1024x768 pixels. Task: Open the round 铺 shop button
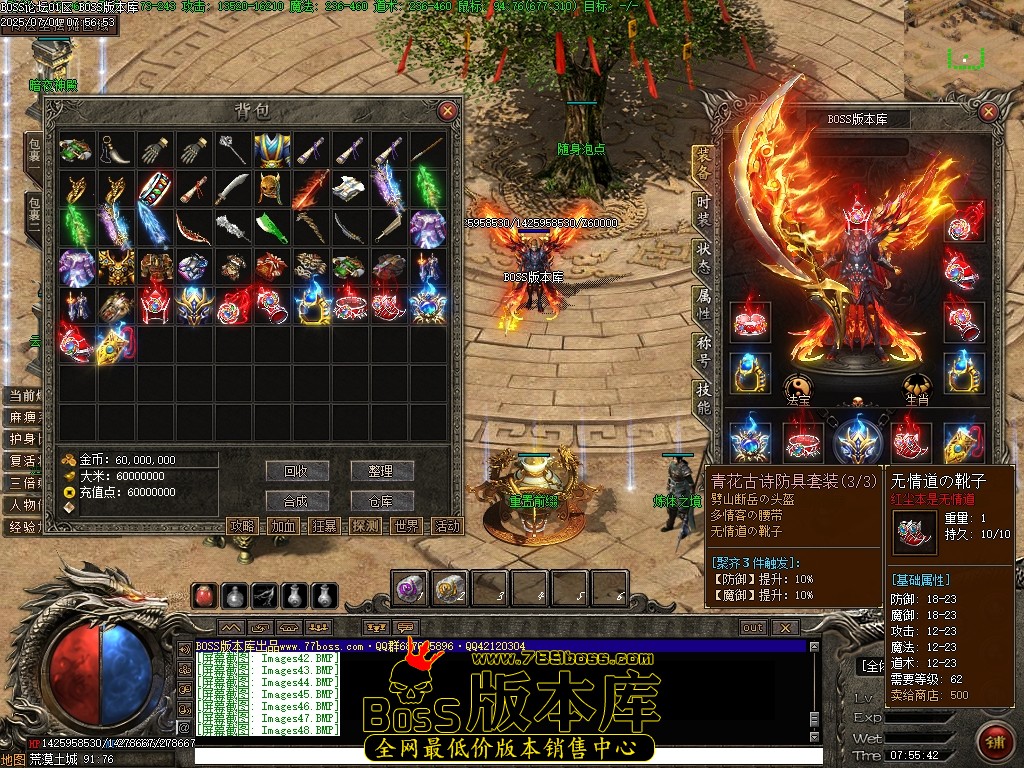996,741
